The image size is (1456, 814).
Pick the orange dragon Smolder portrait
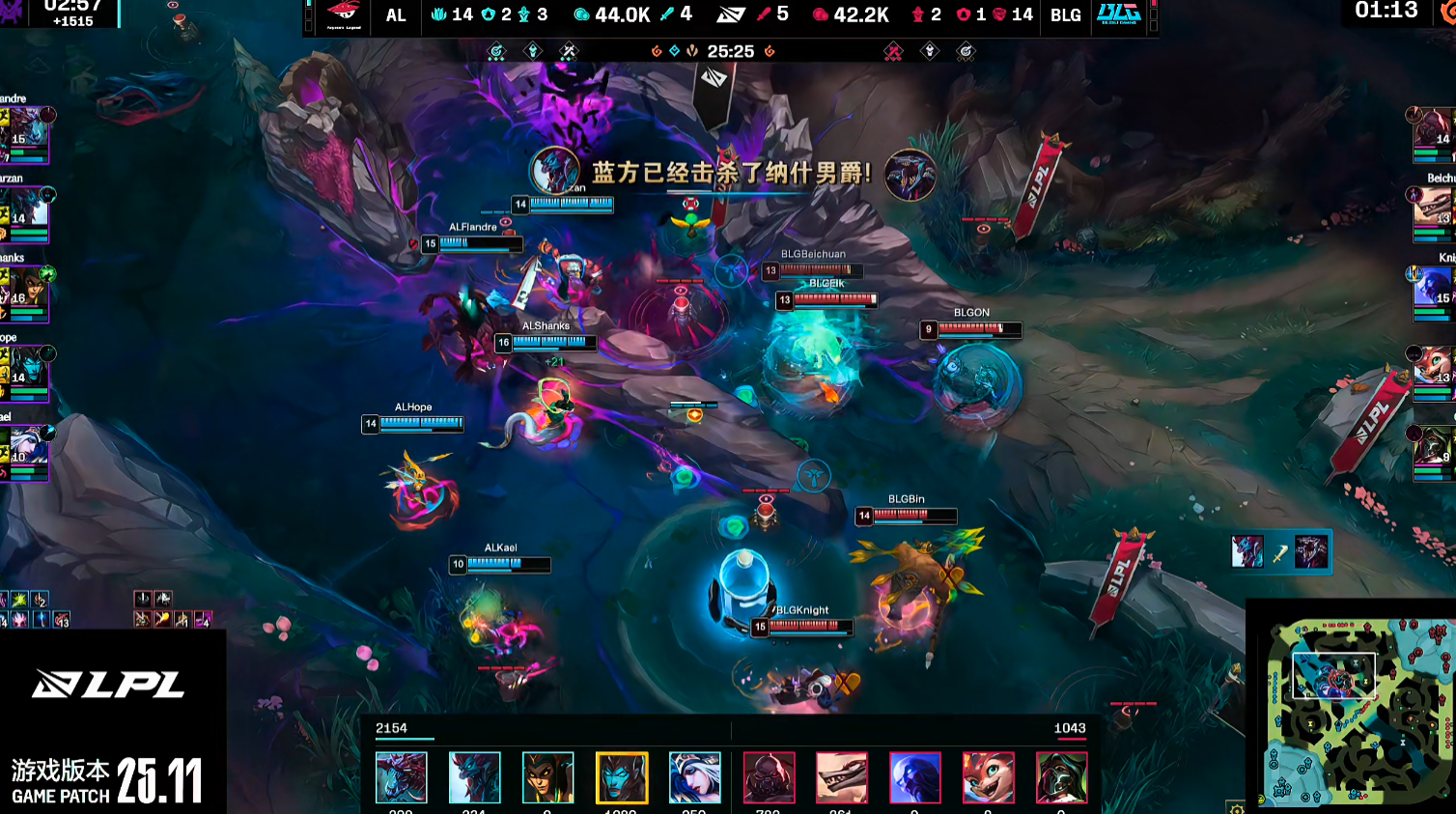coord(988,777)
